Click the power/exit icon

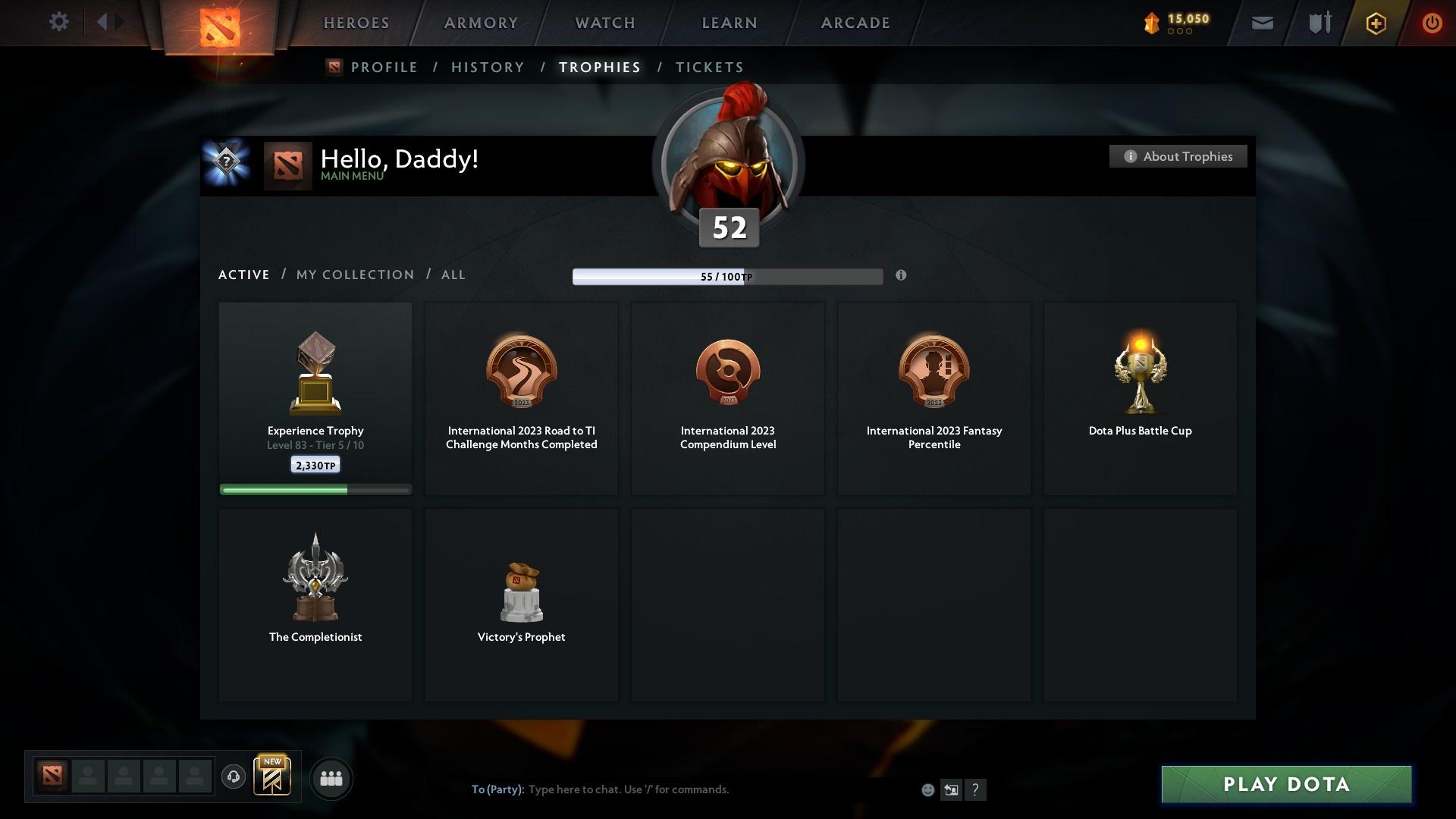pos(1432,23)
